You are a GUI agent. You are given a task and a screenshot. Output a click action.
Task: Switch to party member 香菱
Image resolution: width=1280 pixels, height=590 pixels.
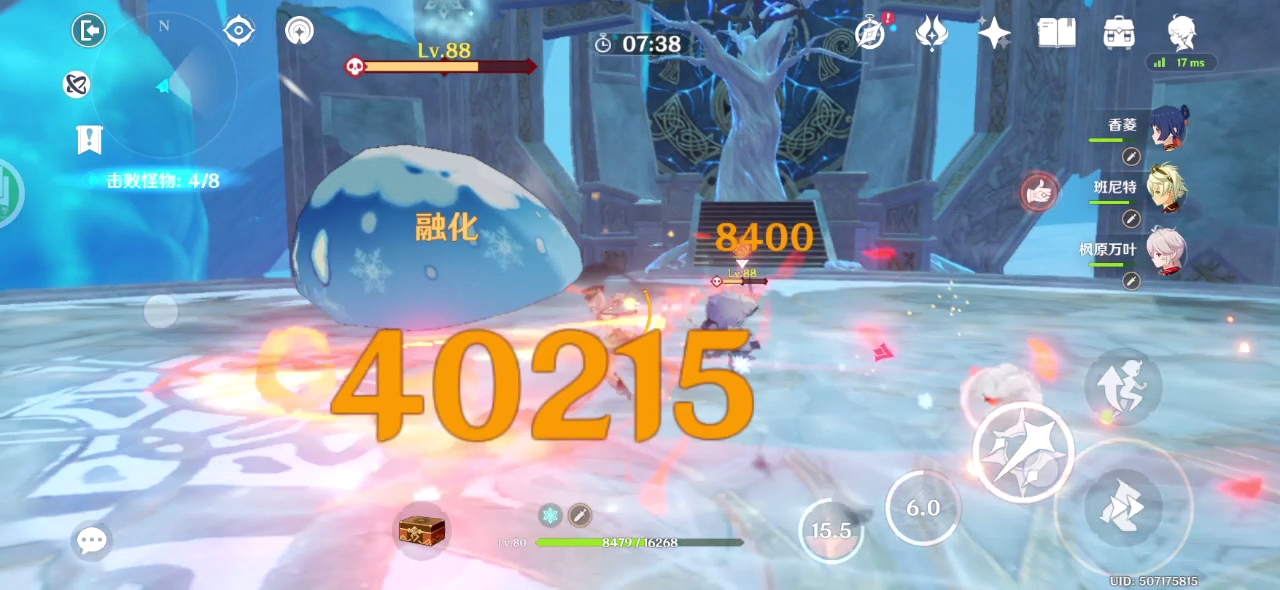[1166, 128]
